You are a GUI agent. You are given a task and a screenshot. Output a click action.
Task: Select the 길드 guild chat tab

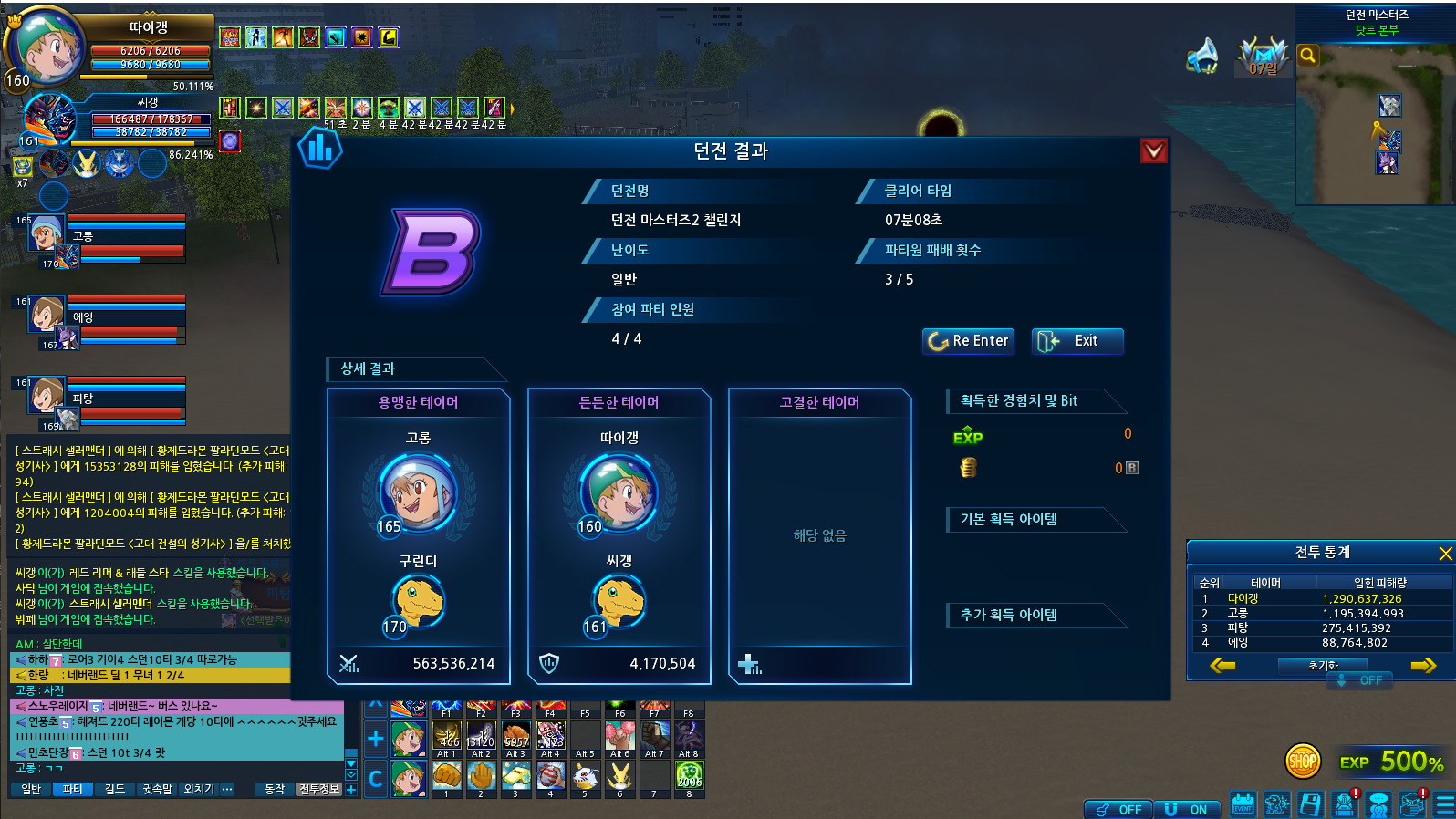click(115, 789)
